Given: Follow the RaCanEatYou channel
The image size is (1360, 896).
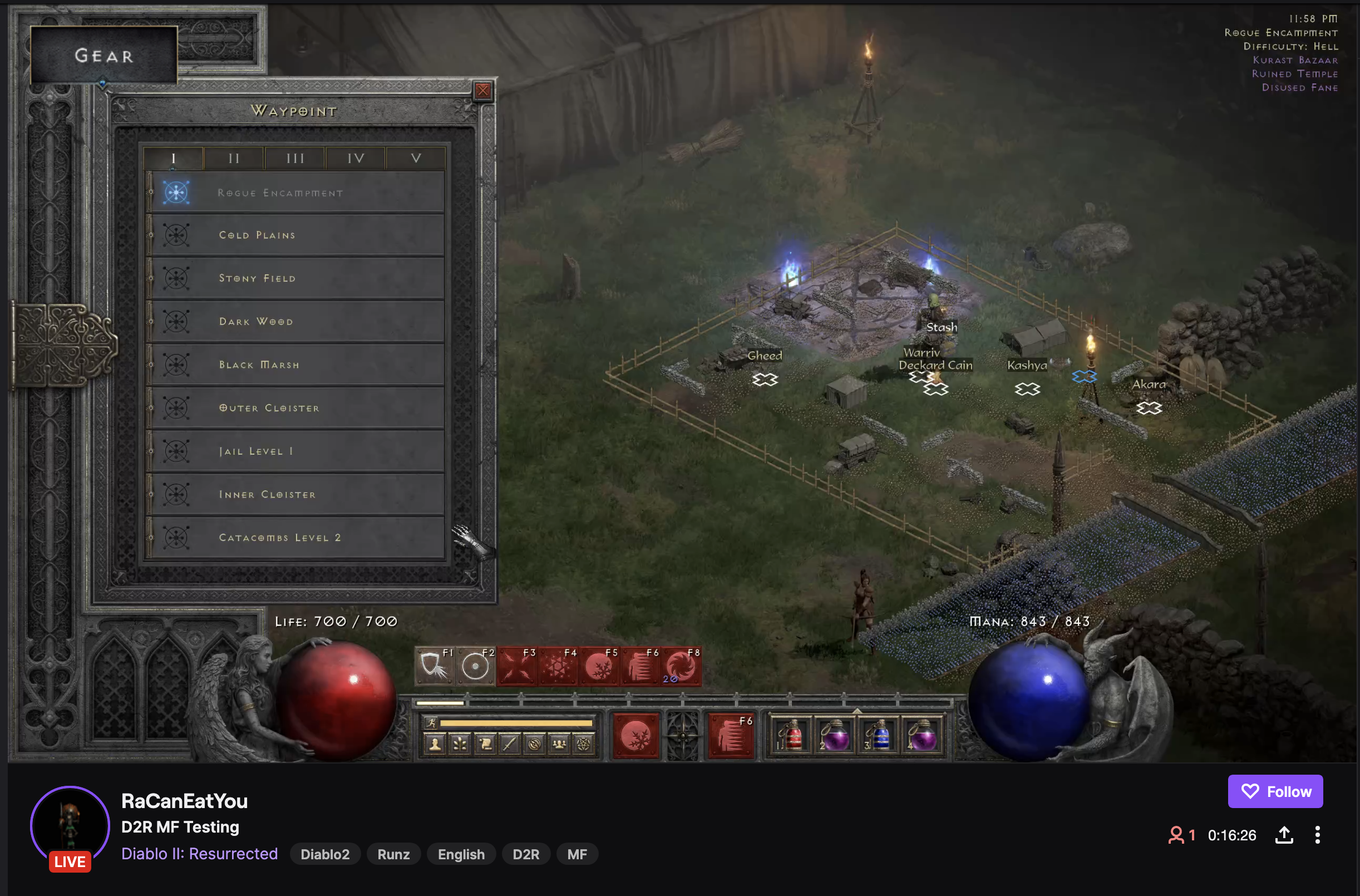Looking at the screenshot, I should point(1275,791).
